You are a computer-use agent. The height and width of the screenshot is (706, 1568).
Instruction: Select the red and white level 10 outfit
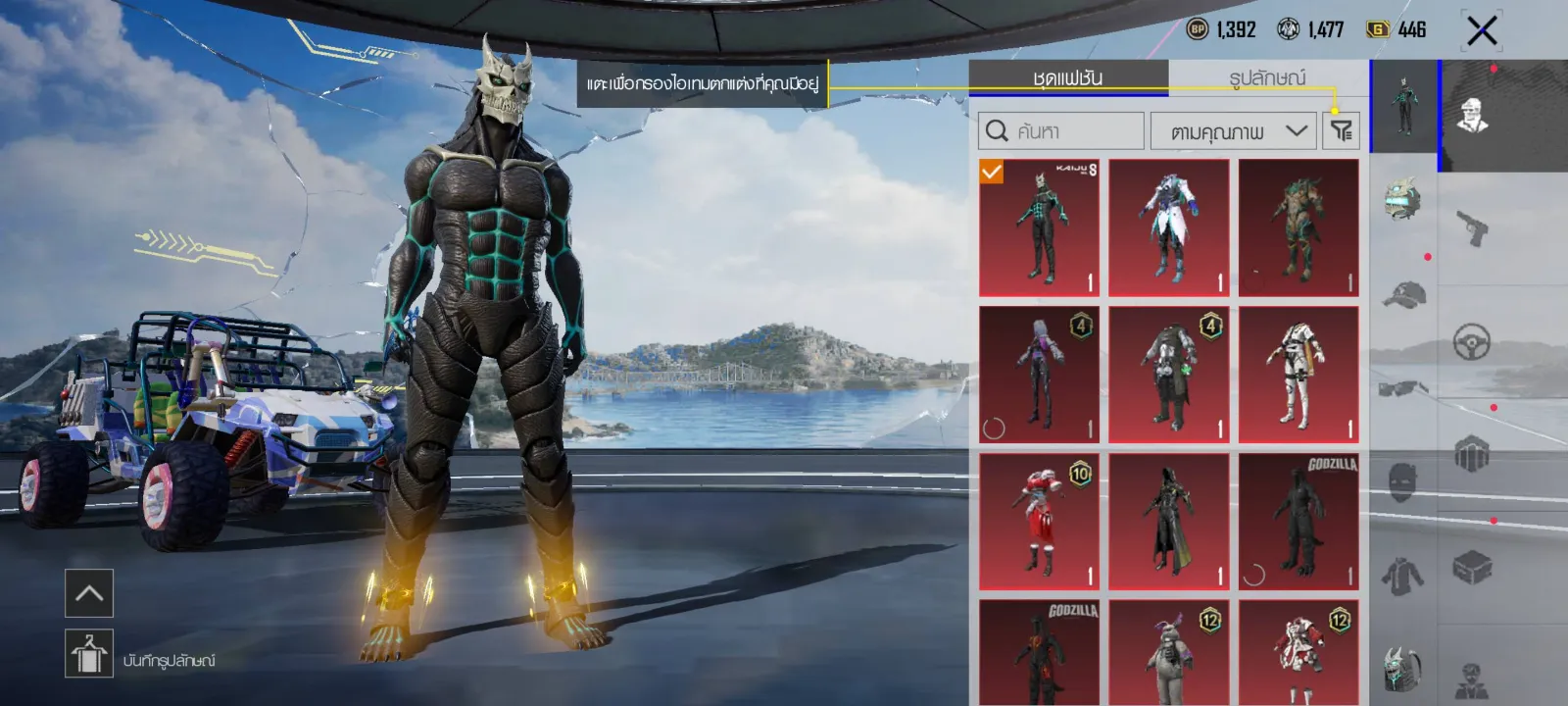point(1039,522)
